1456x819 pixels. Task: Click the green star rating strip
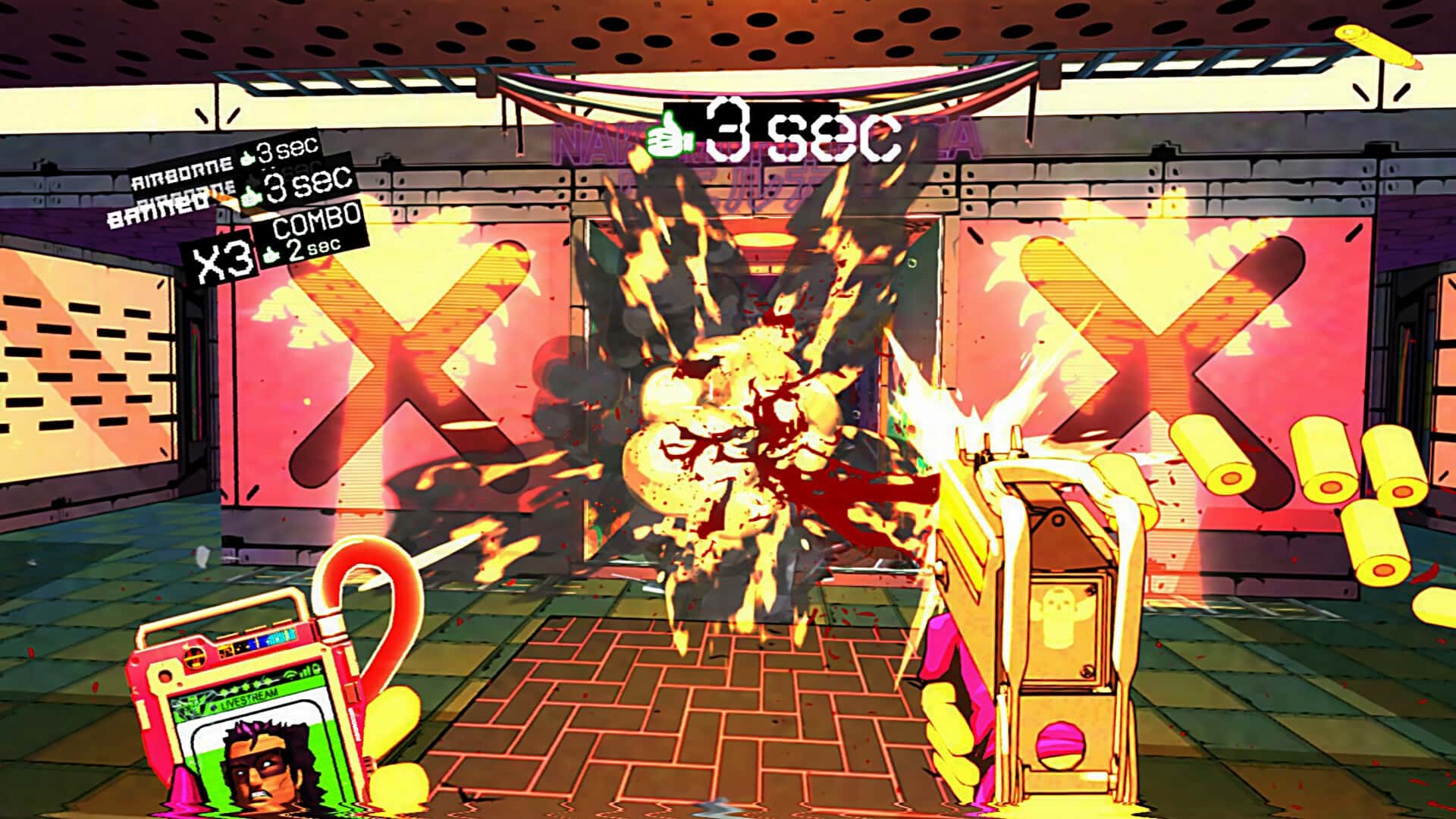[x=243, y=686]
